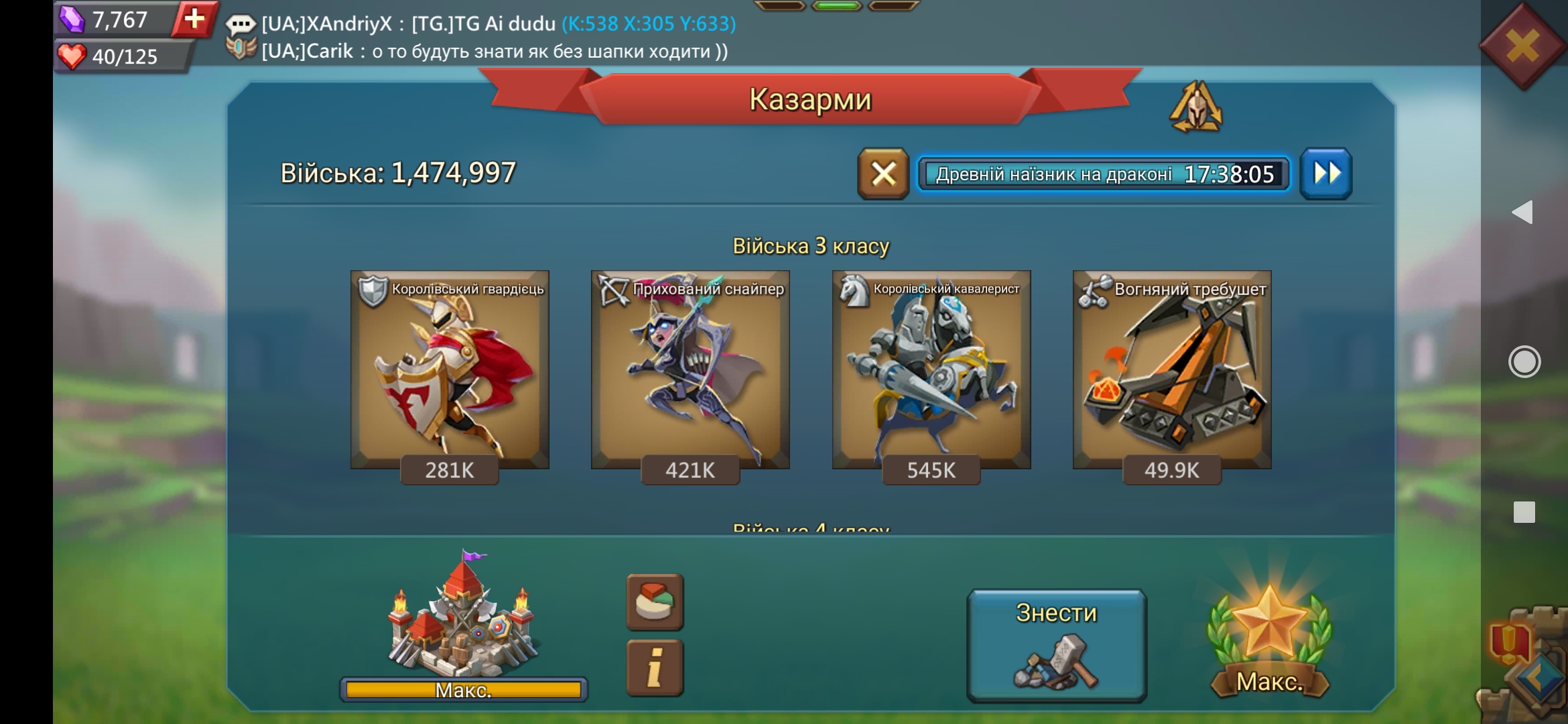
Task: Tap the Android home circle button
Action: point(1524,362)
